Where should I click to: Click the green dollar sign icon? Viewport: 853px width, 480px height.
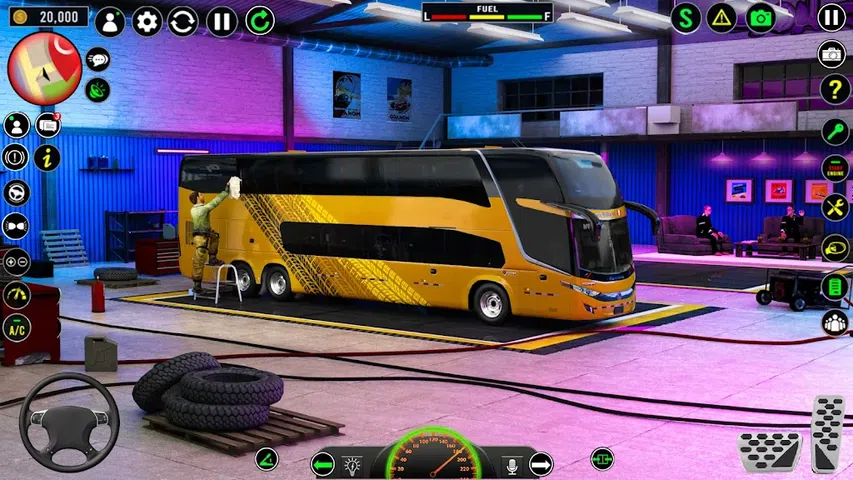(x=685, y=18)
